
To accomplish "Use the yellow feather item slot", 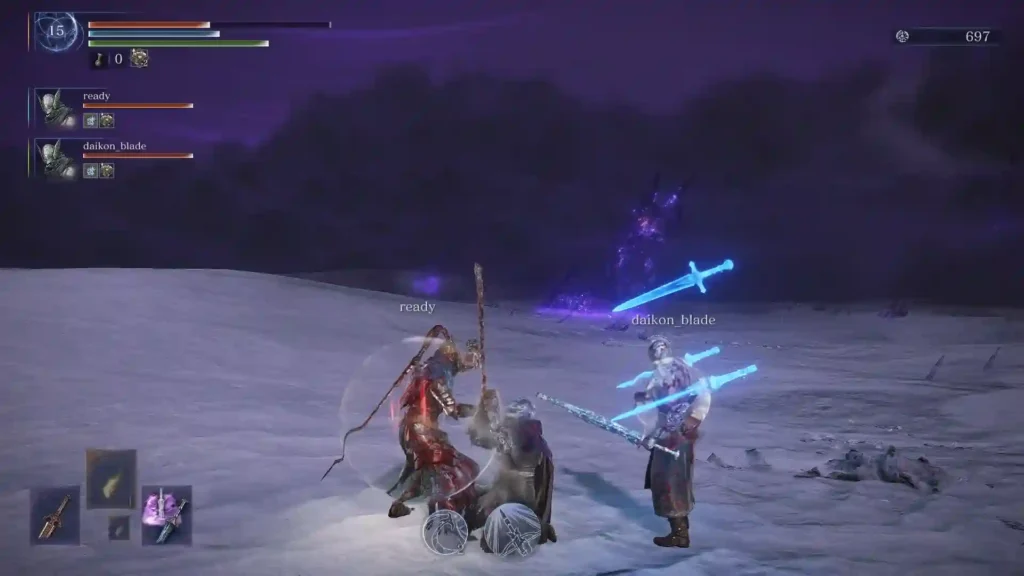I will 111,475.
